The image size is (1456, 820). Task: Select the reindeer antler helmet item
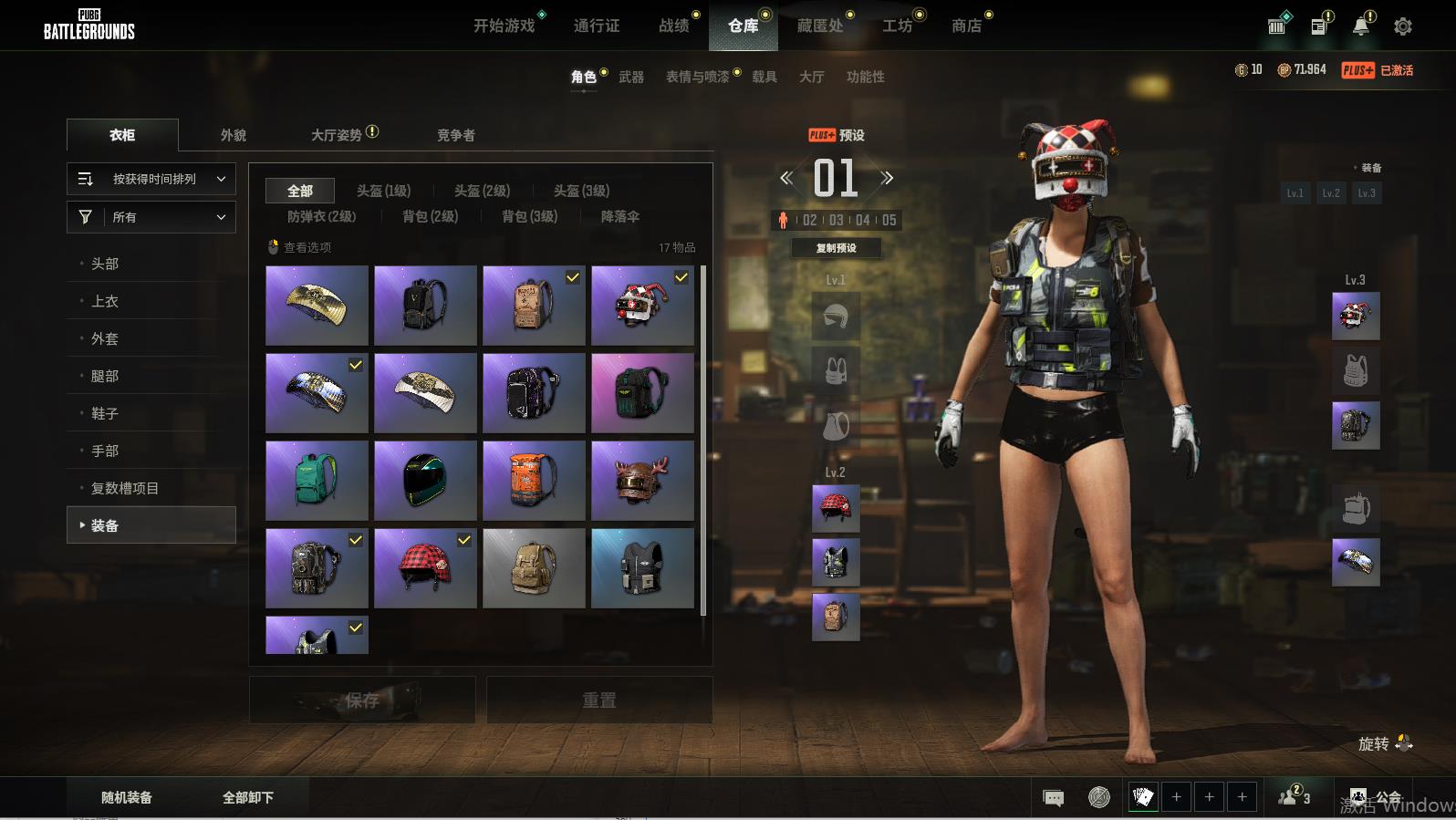click(642, 481)
